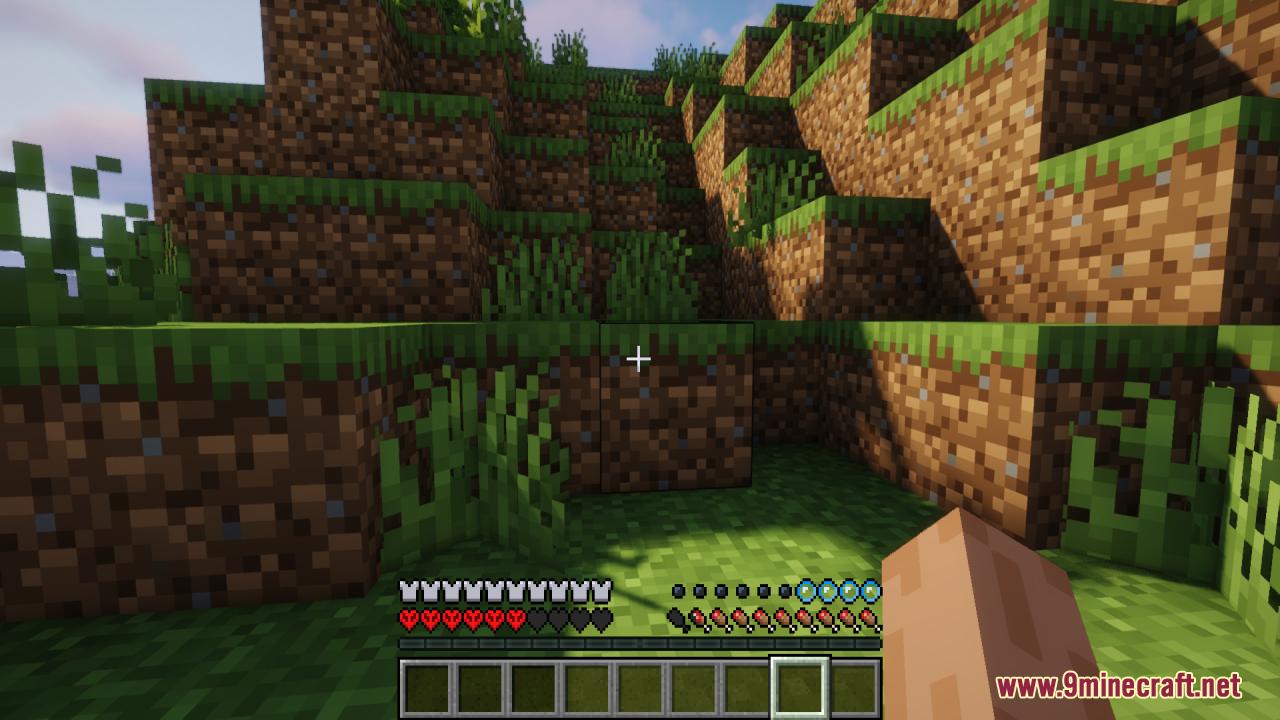Select the ninth hotbar slot
Image resolution: width=1280 pixels, height=720 pixels.
pyautogui.click(x=853, y=684)
